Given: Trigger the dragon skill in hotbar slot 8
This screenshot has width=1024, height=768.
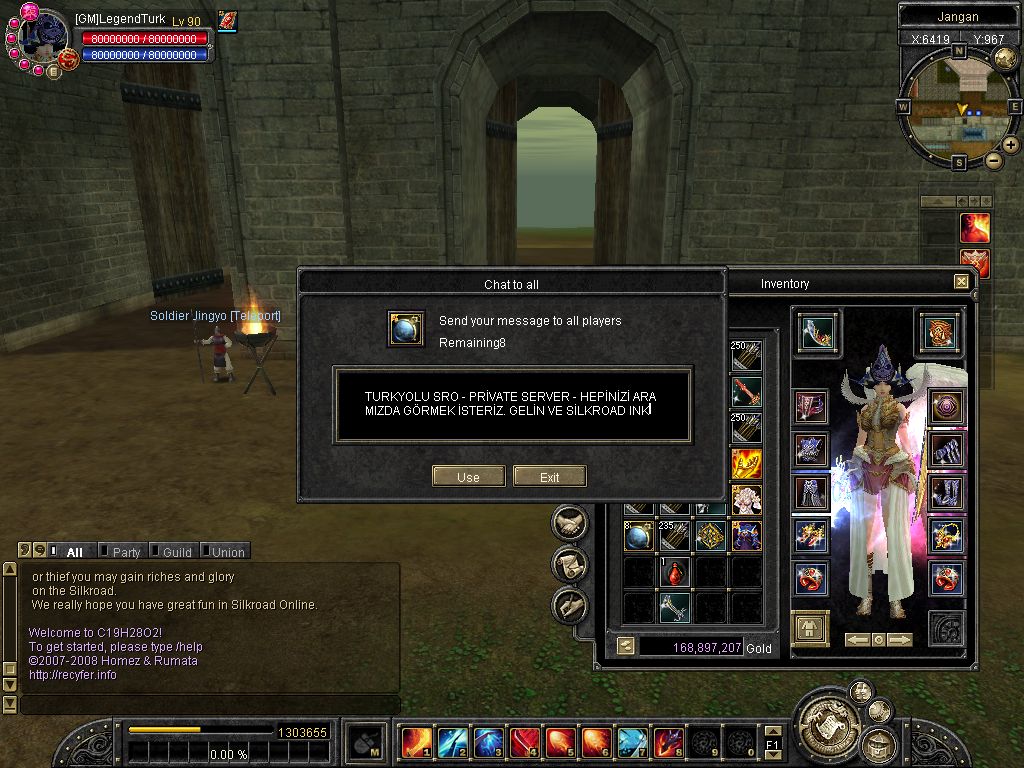Looking at the screenshot, I should 667,742.
